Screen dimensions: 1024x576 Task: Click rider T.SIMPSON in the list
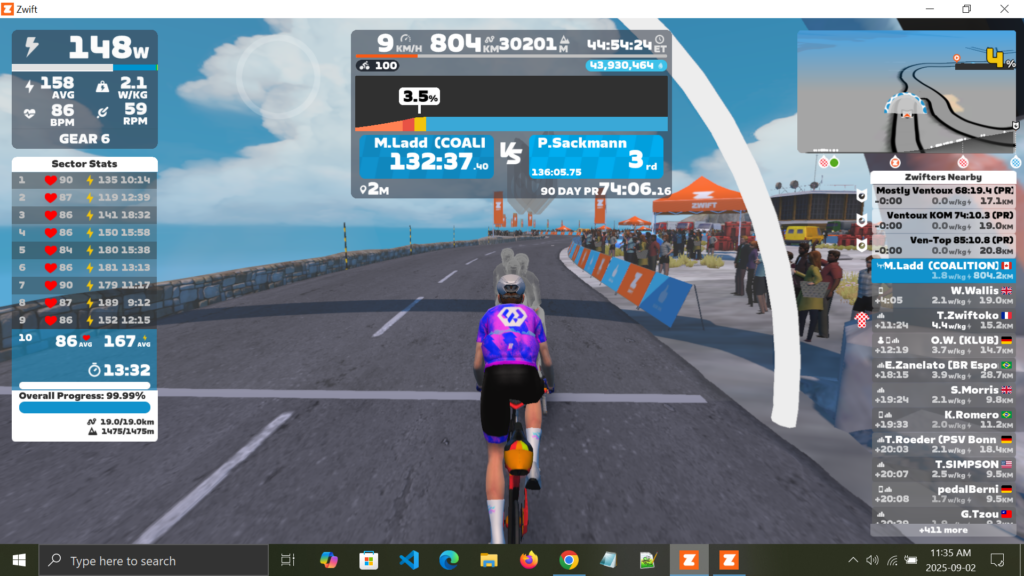(x=945, y=469)
